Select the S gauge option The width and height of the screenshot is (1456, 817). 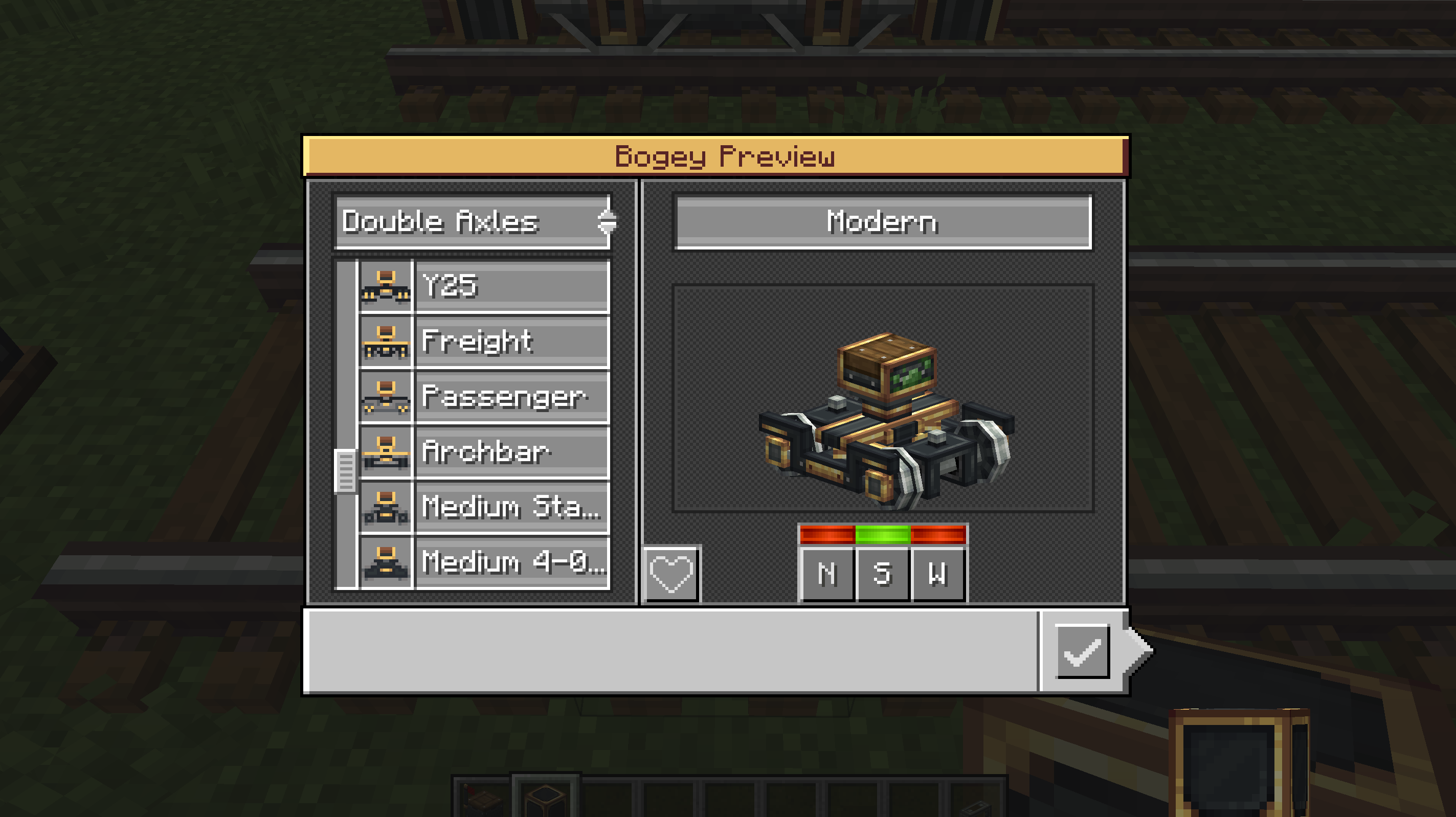(x=882, y=574)
